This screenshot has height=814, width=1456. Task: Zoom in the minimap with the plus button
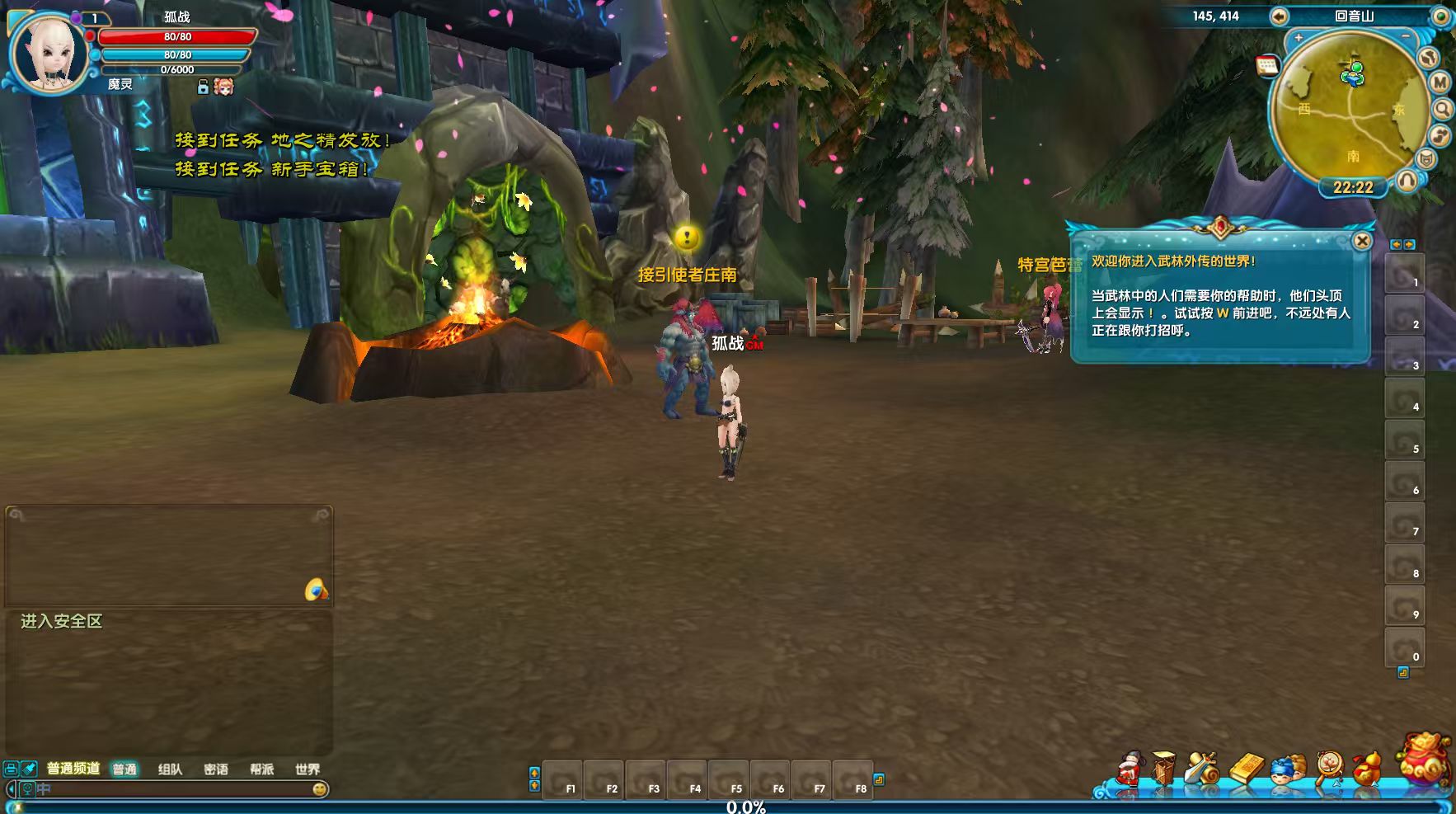pos(1299,38)
